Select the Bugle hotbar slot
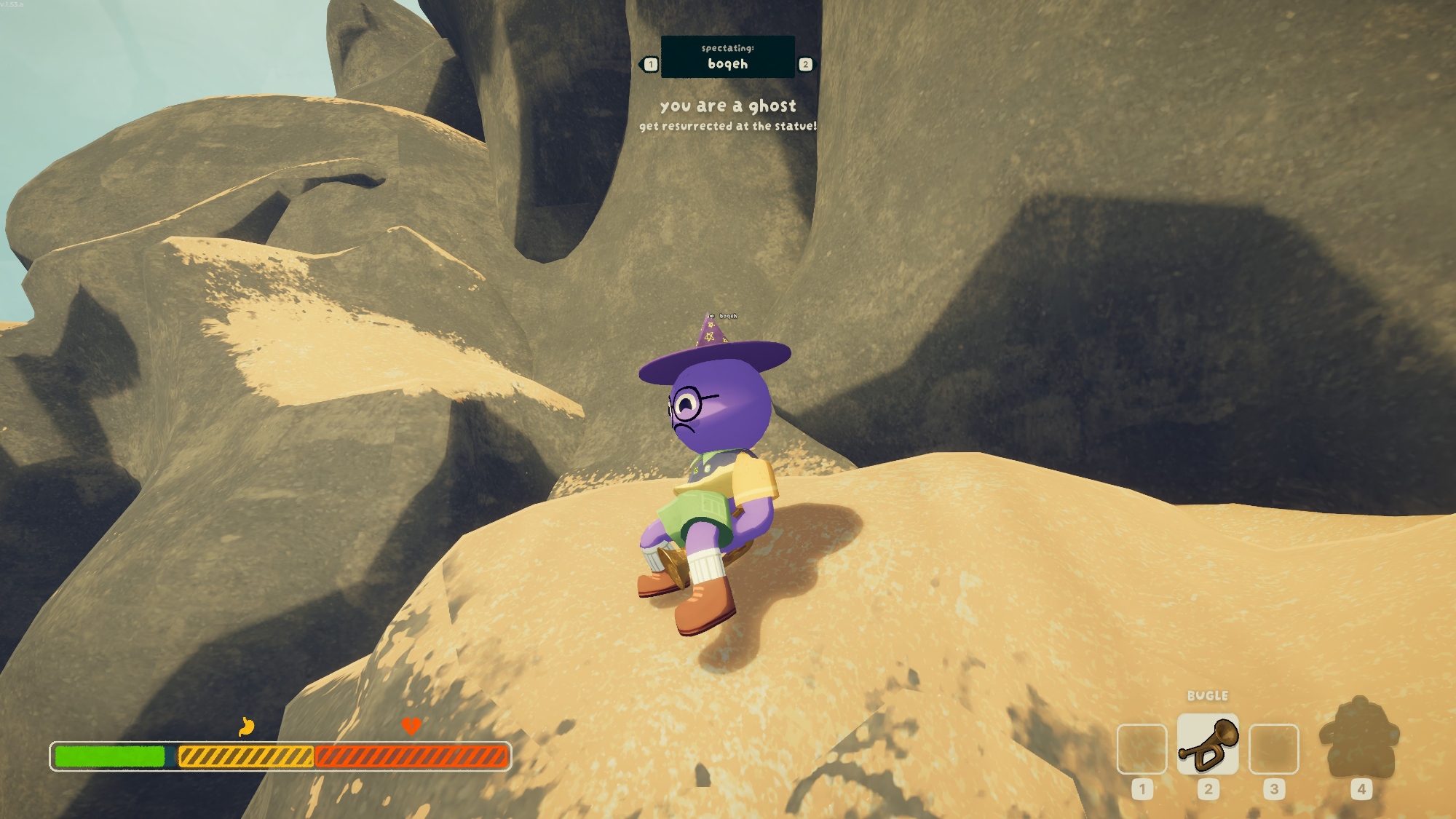1456x819 pixels. (x=1207, y=745)
